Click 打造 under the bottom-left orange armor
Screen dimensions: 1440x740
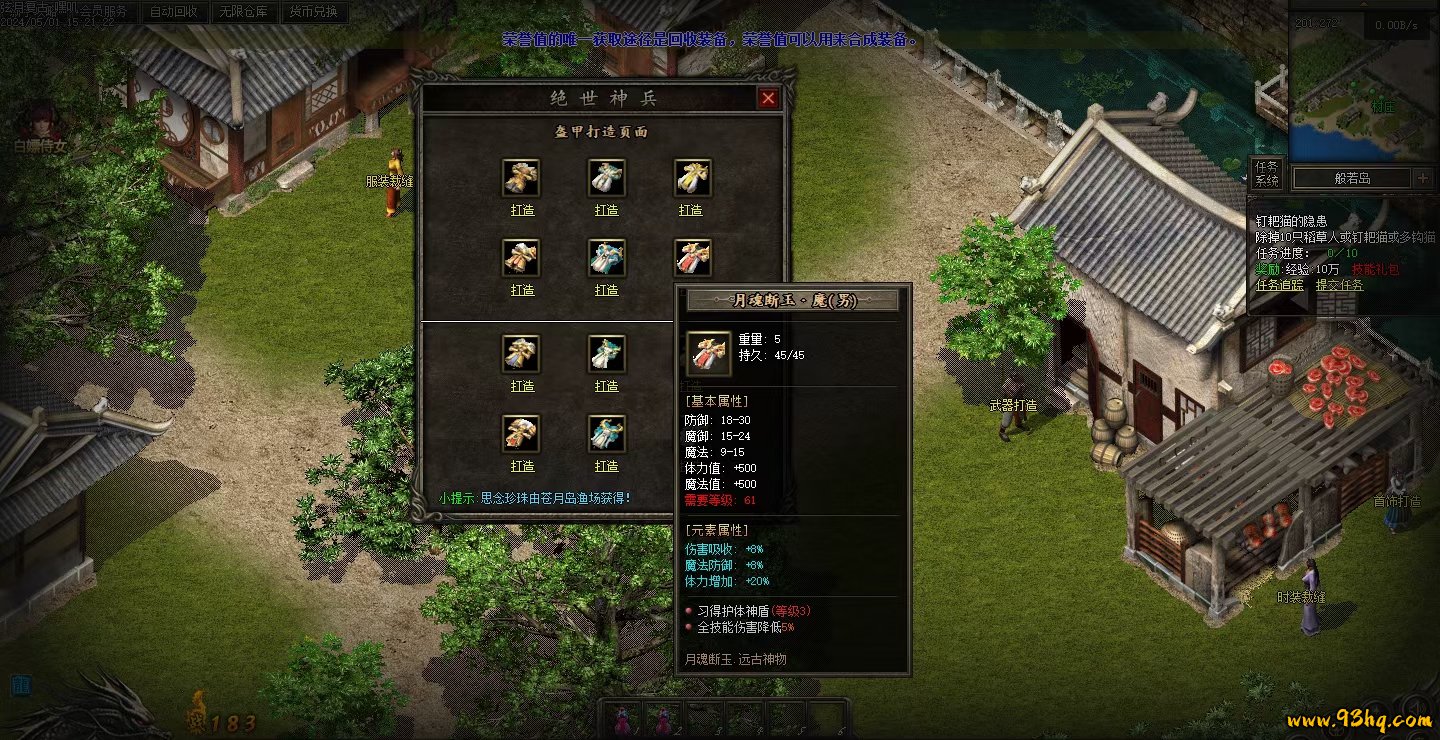tap(522, 466)
